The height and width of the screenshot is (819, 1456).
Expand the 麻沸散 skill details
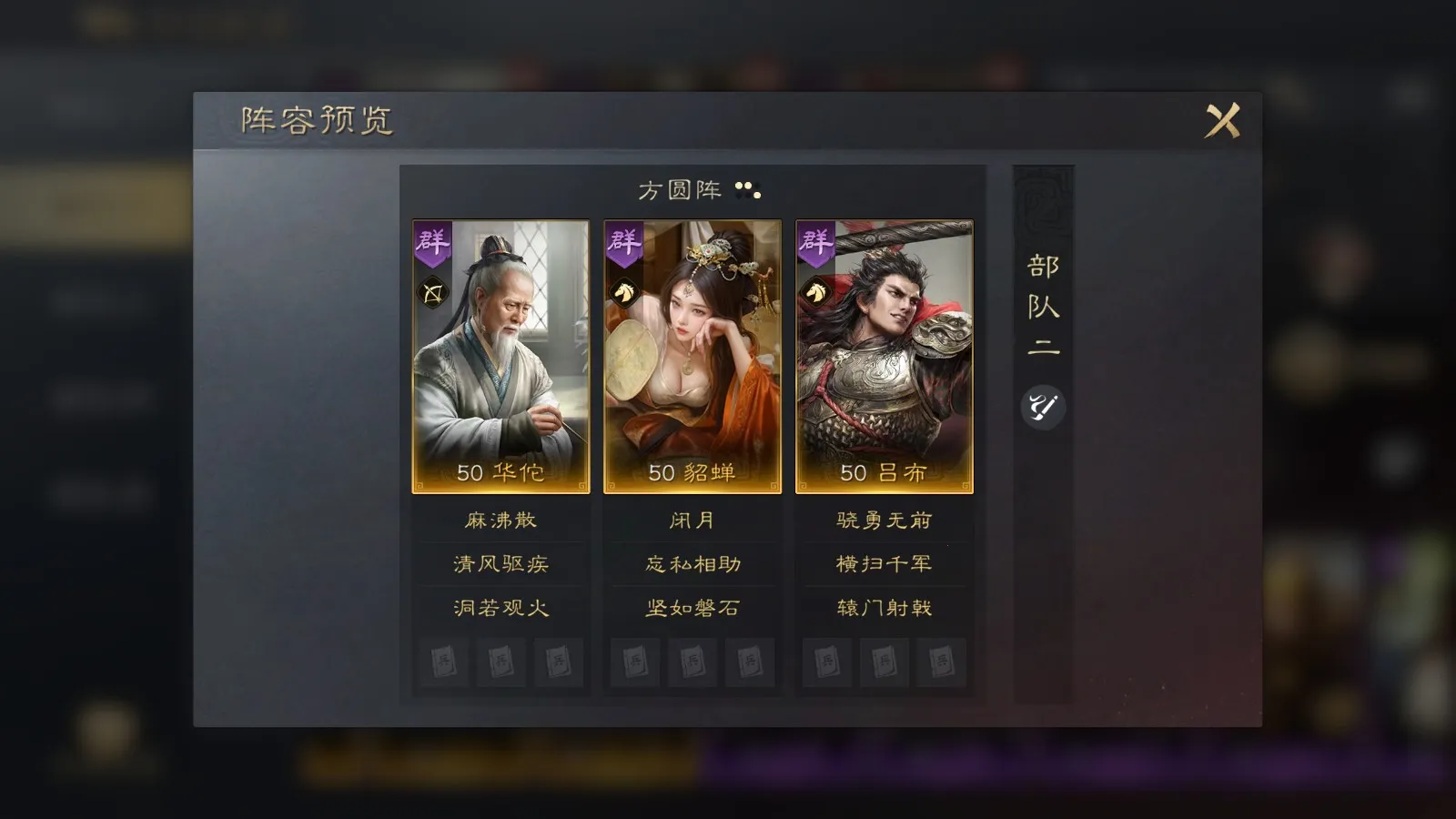coord(501,520)
